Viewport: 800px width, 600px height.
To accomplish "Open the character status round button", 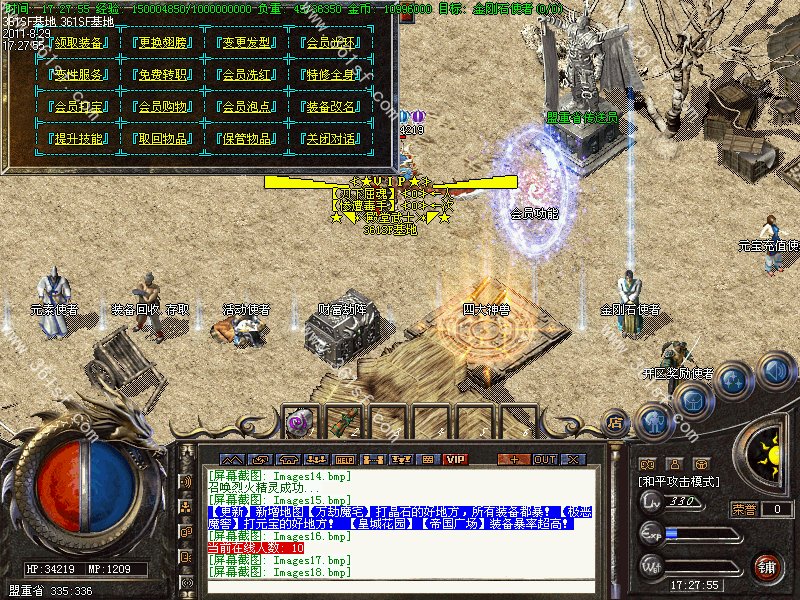I will [x=655, y=420].
